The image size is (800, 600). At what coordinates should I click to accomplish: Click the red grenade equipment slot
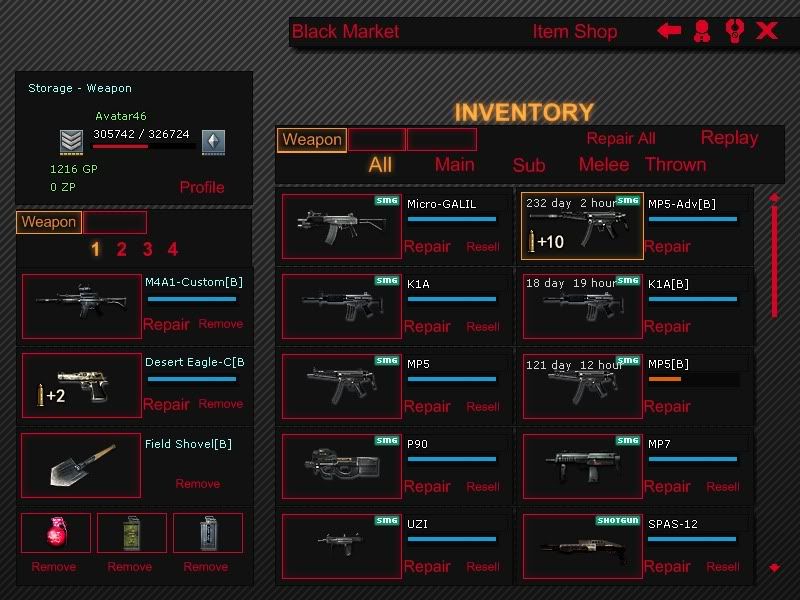pyautogui.click(x=56, y=532)
